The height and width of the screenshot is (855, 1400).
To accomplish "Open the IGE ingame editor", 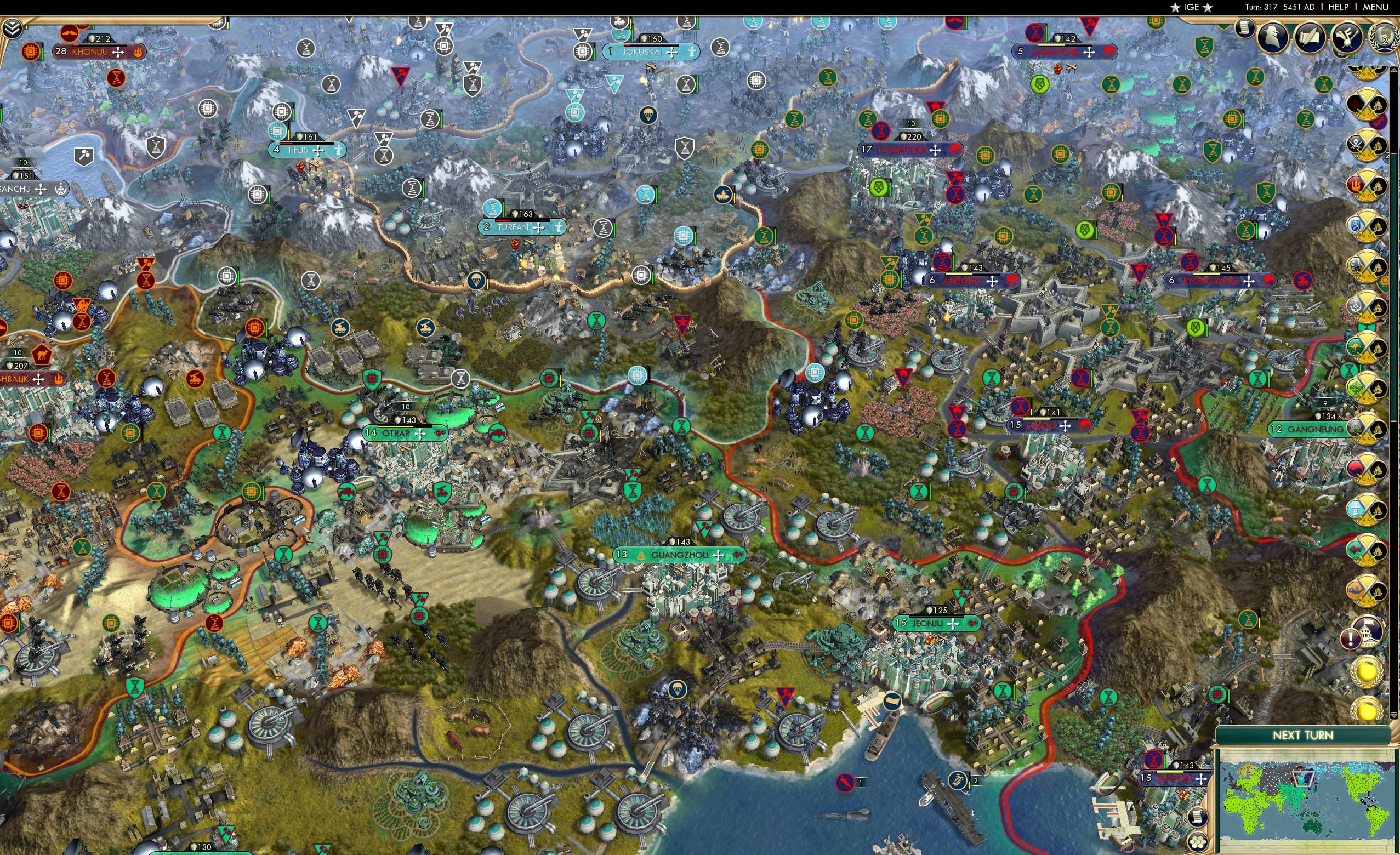I will 1191,7.
